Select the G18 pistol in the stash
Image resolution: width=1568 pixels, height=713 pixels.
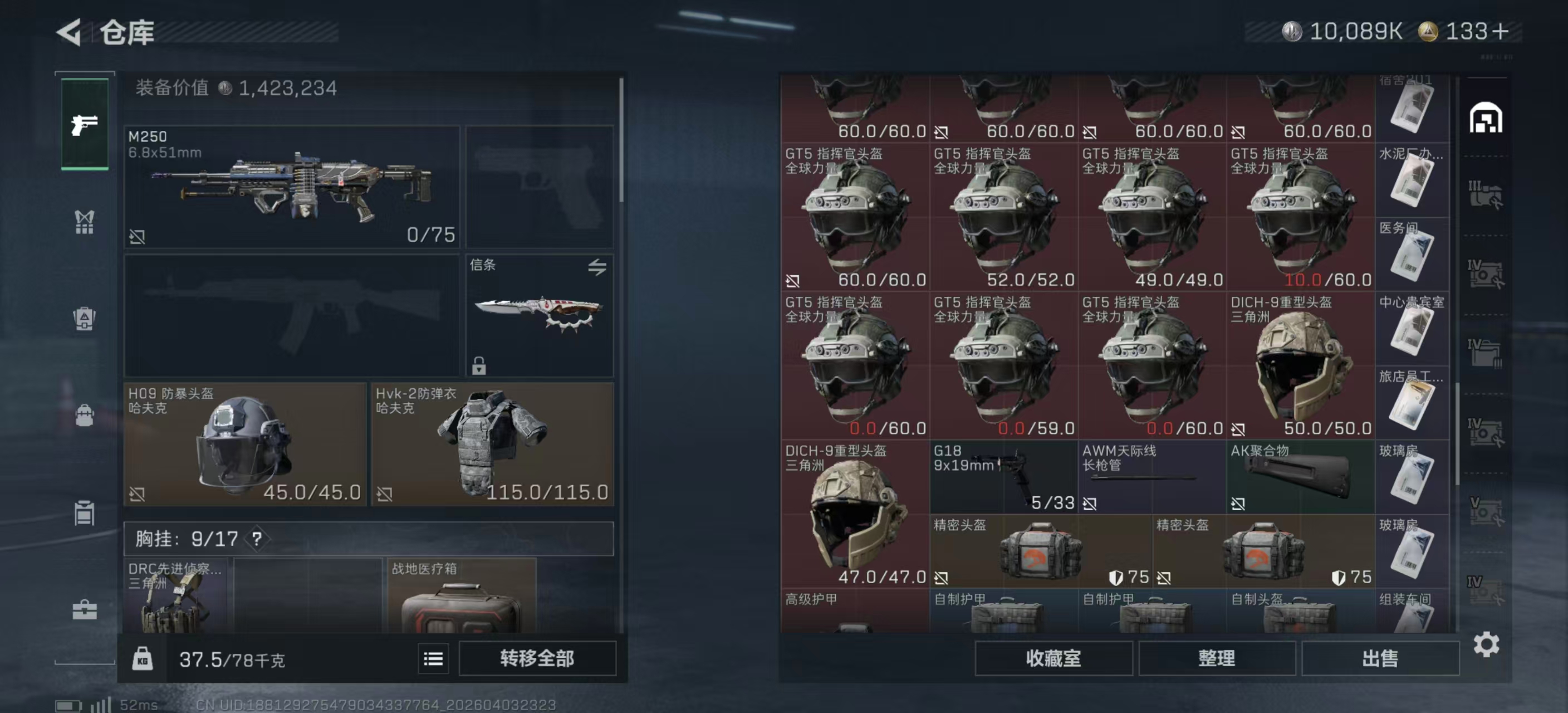point(1003,477)
